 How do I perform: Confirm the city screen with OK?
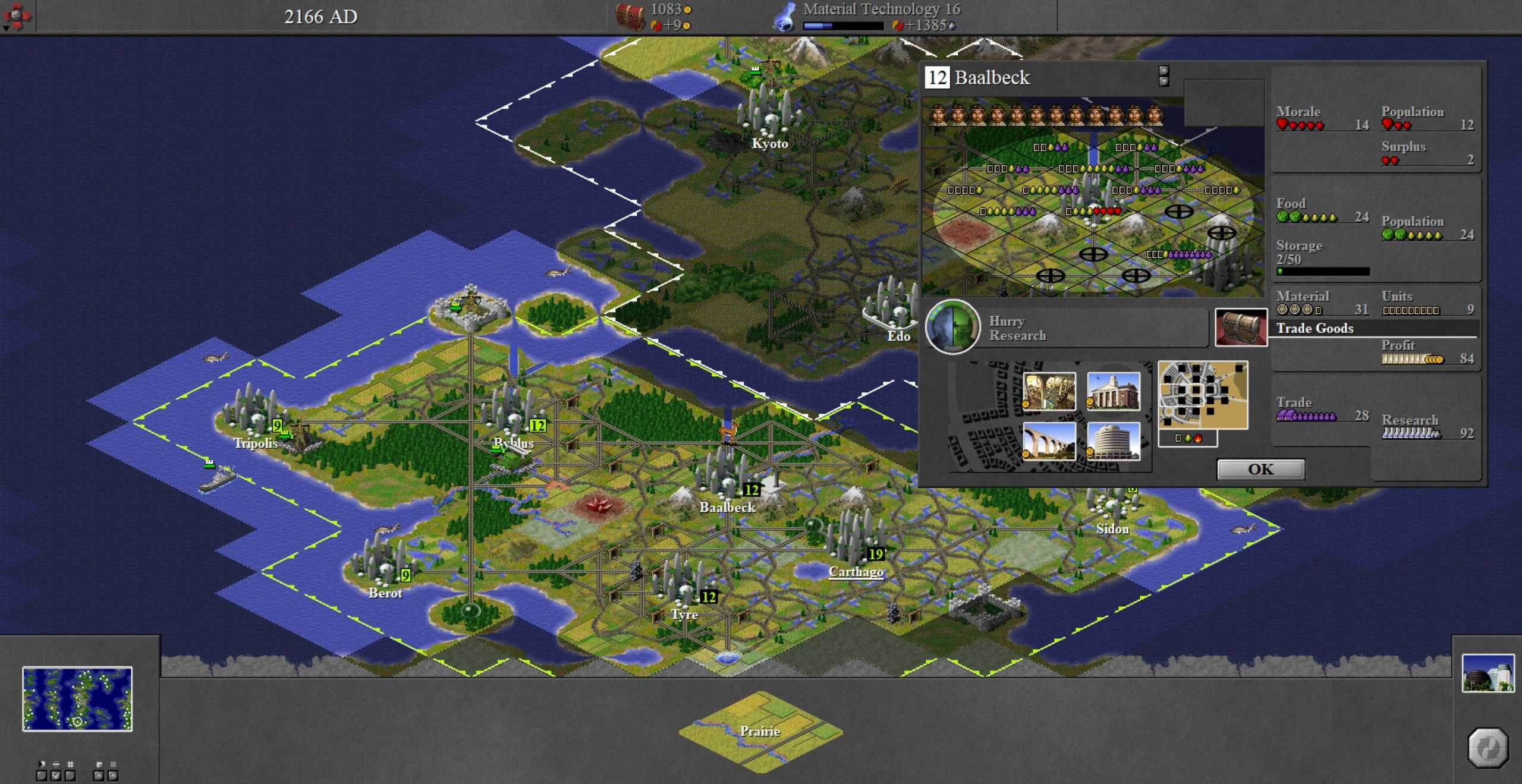1260,470
